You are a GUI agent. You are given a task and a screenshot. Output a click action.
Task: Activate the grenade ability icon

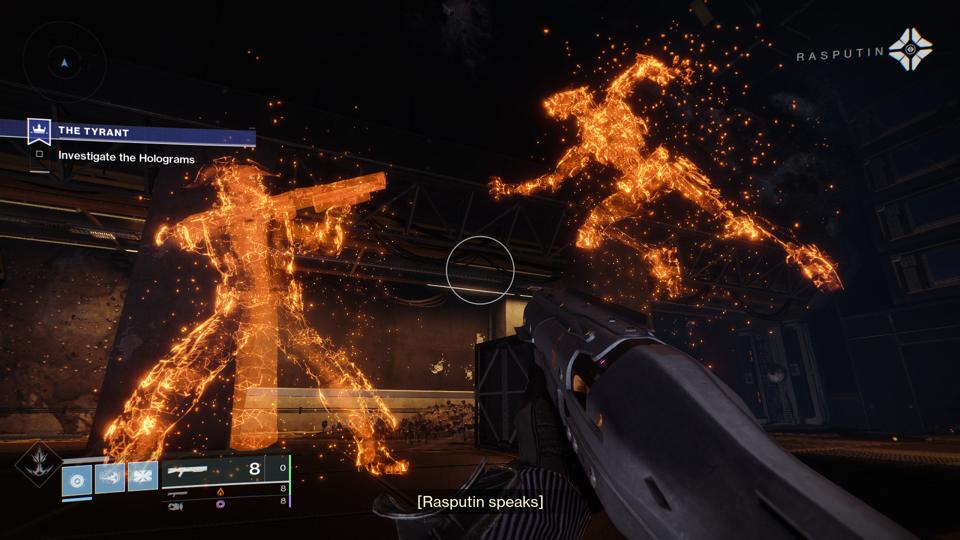coord(77,479)
